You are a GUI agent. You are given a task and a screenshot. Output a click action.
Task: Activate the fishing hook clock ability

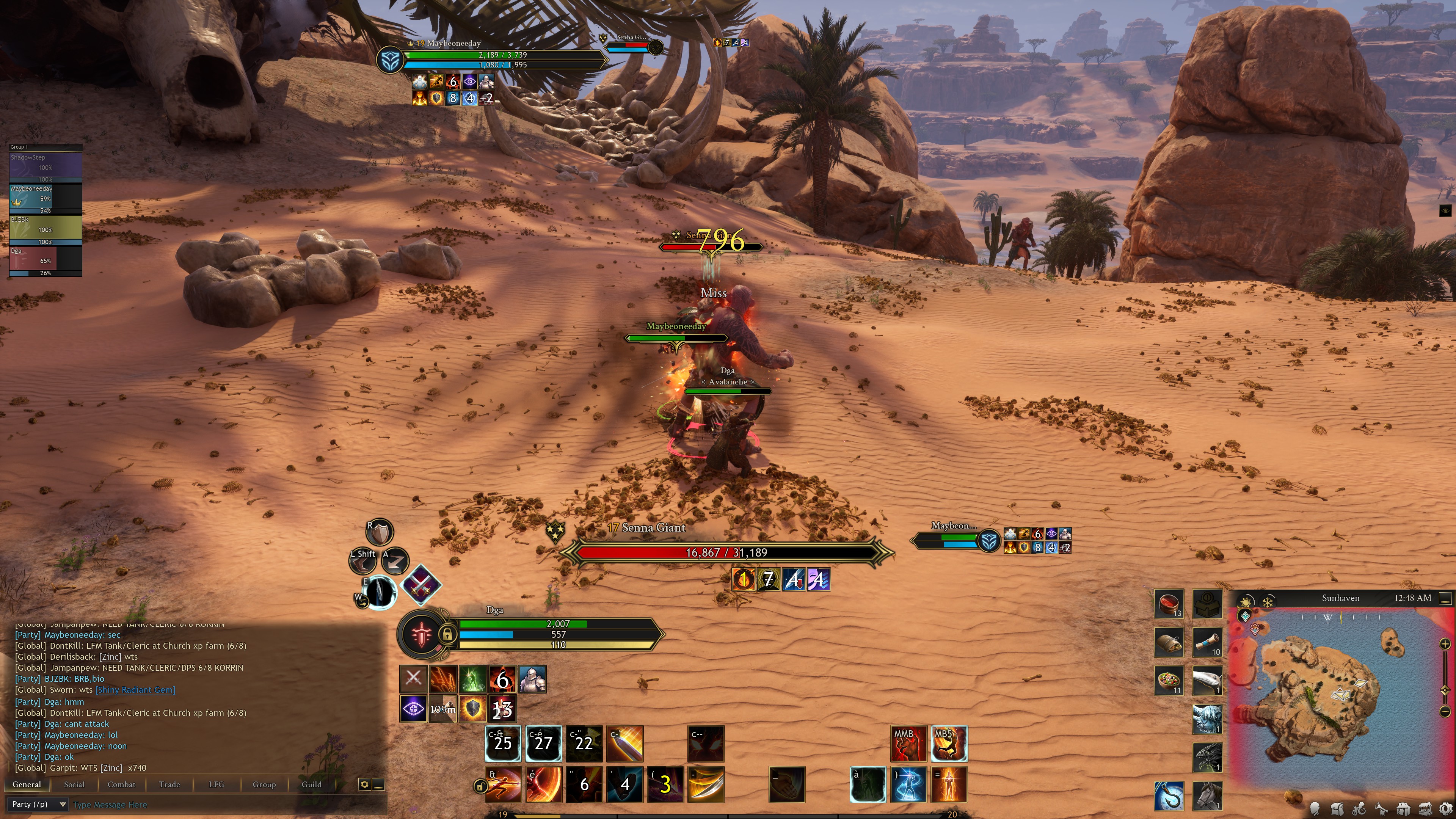(x=1169, y=795)
